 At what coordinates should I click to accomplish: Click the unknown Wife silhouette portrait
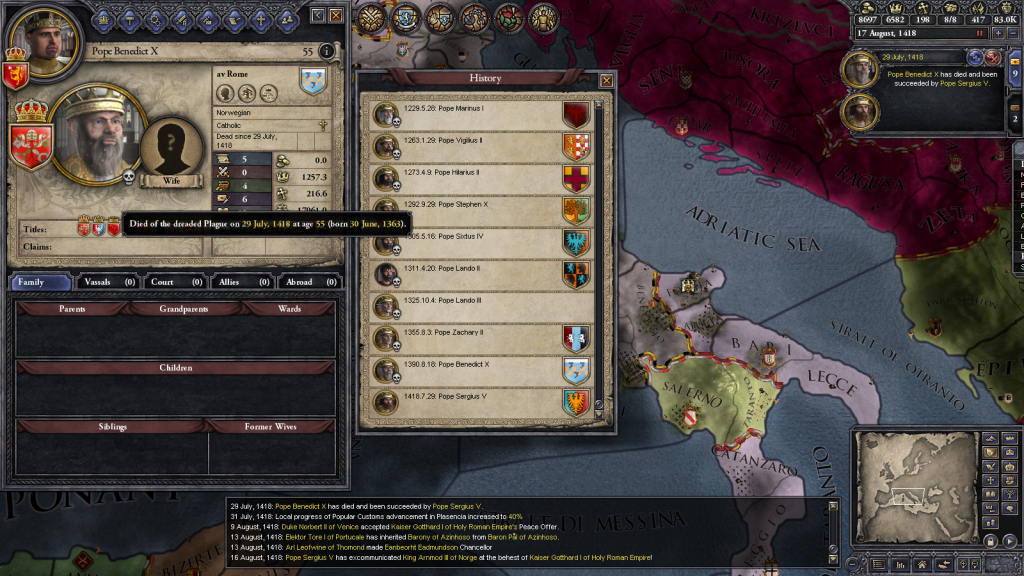[x=172, y=151]
